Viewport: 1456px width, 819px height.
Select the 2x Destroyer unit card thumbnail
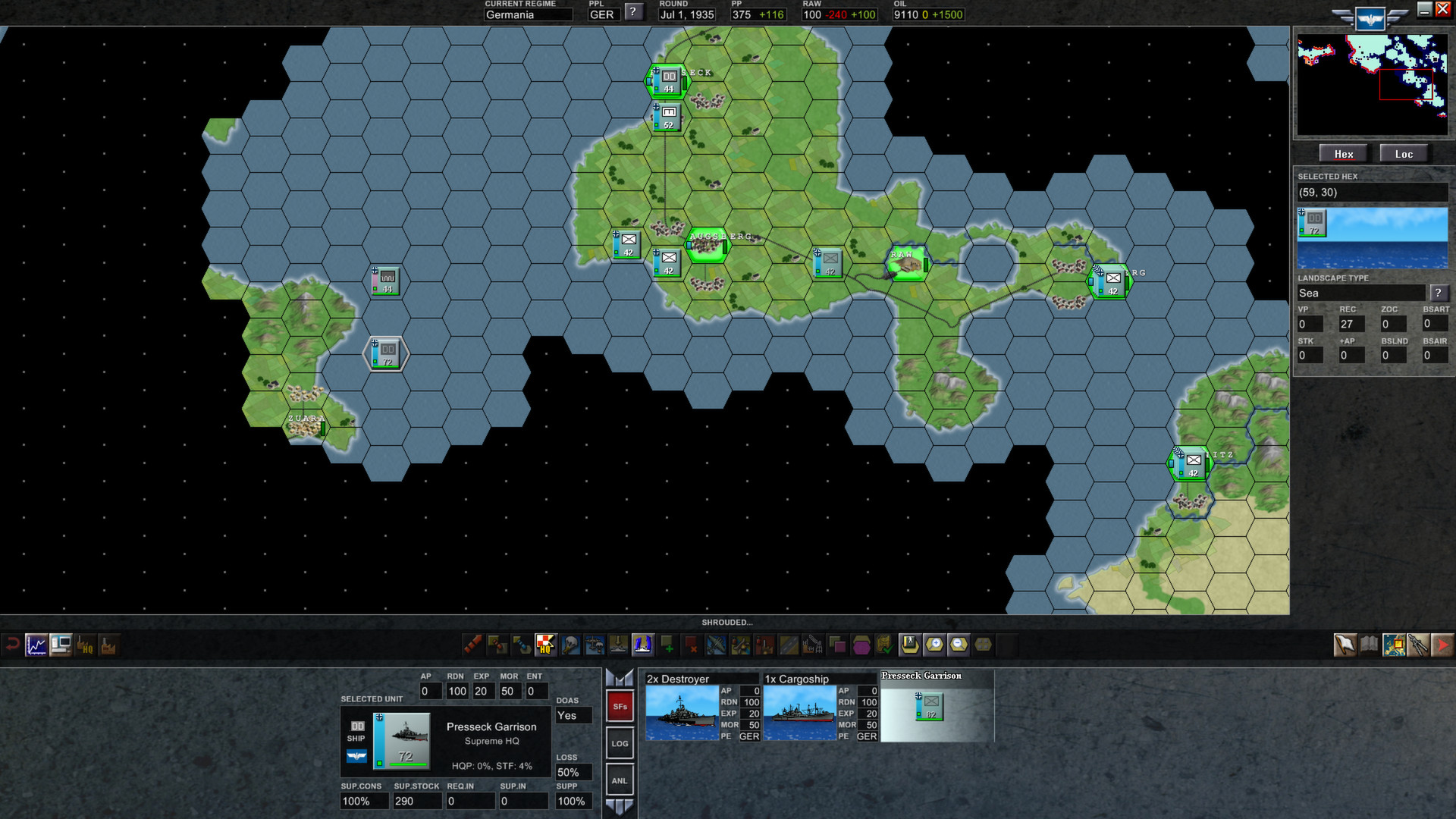coord(680,713)
